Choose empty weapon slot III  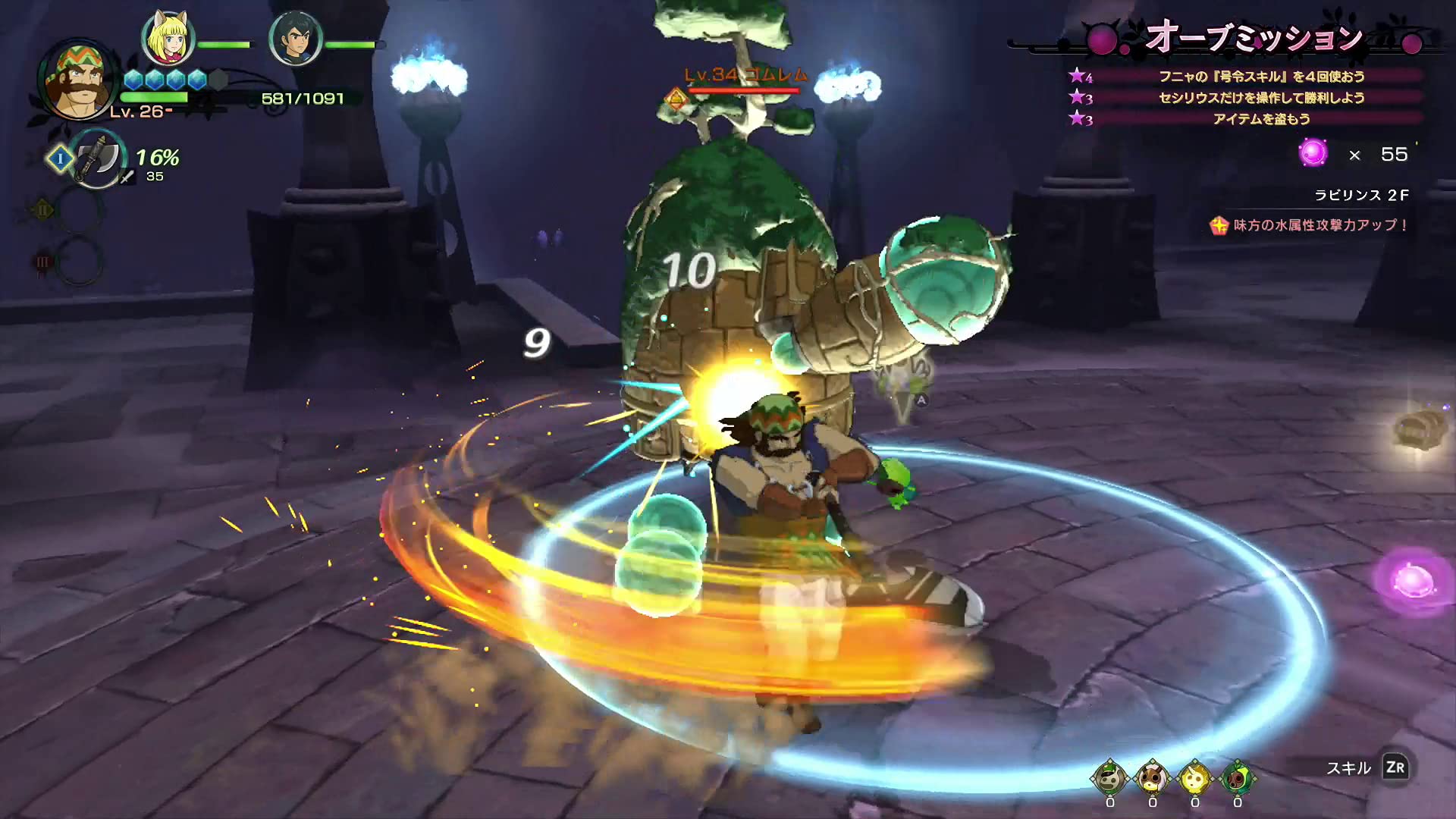pyautogui.click(x=77, y=262)
